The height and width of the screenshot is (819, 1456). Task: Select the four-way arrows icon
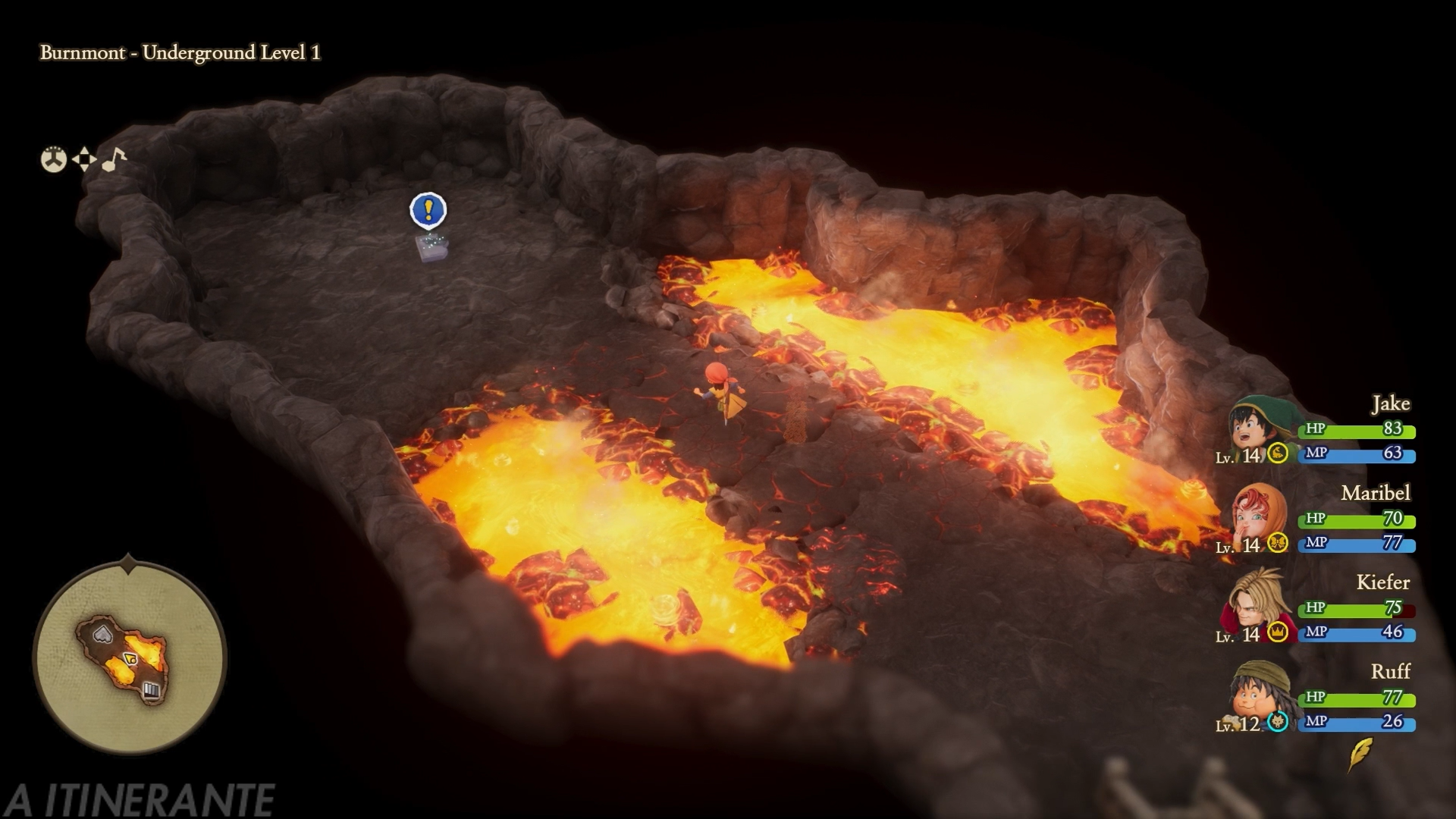pyautogui.click(x=84, y=159)
